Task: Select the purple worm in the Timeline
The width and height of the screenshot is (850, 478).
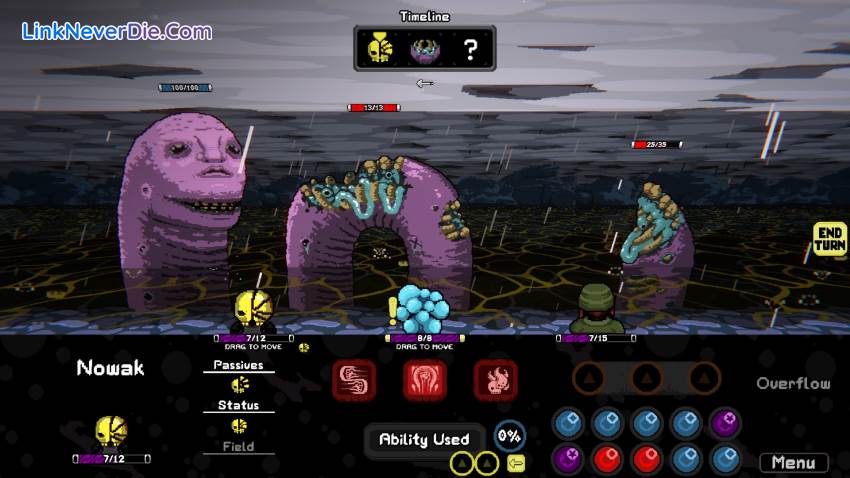Action: tap(424, 49)
